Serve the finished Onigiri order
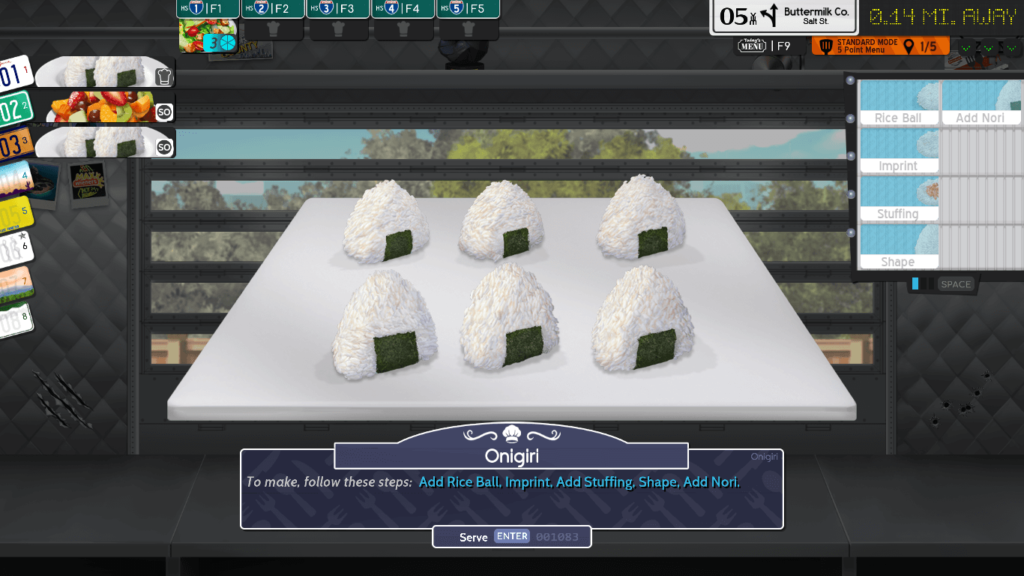Image resolution: width=1024 pixels, height=576 pixels. point(511,537)
